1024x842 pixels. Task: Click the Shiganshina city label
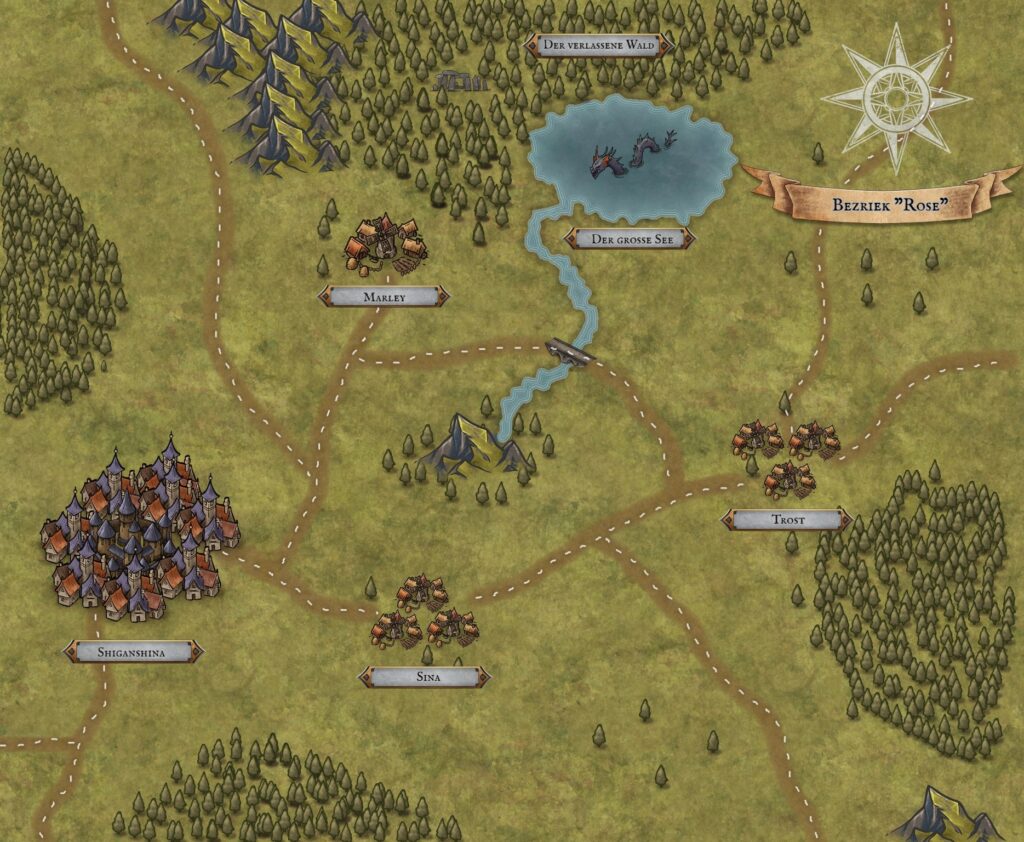pos(133,653)
